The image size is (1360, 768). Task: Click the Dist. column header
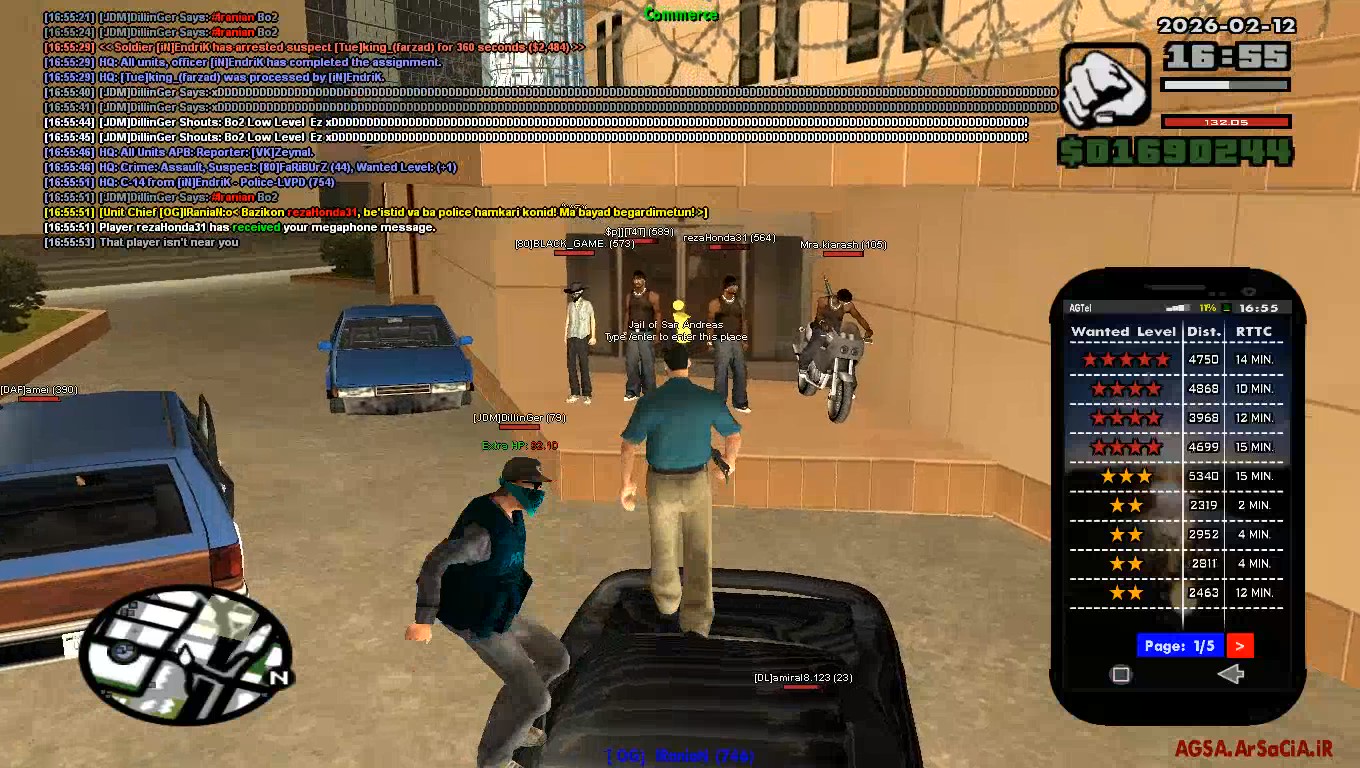[1203, 331]
